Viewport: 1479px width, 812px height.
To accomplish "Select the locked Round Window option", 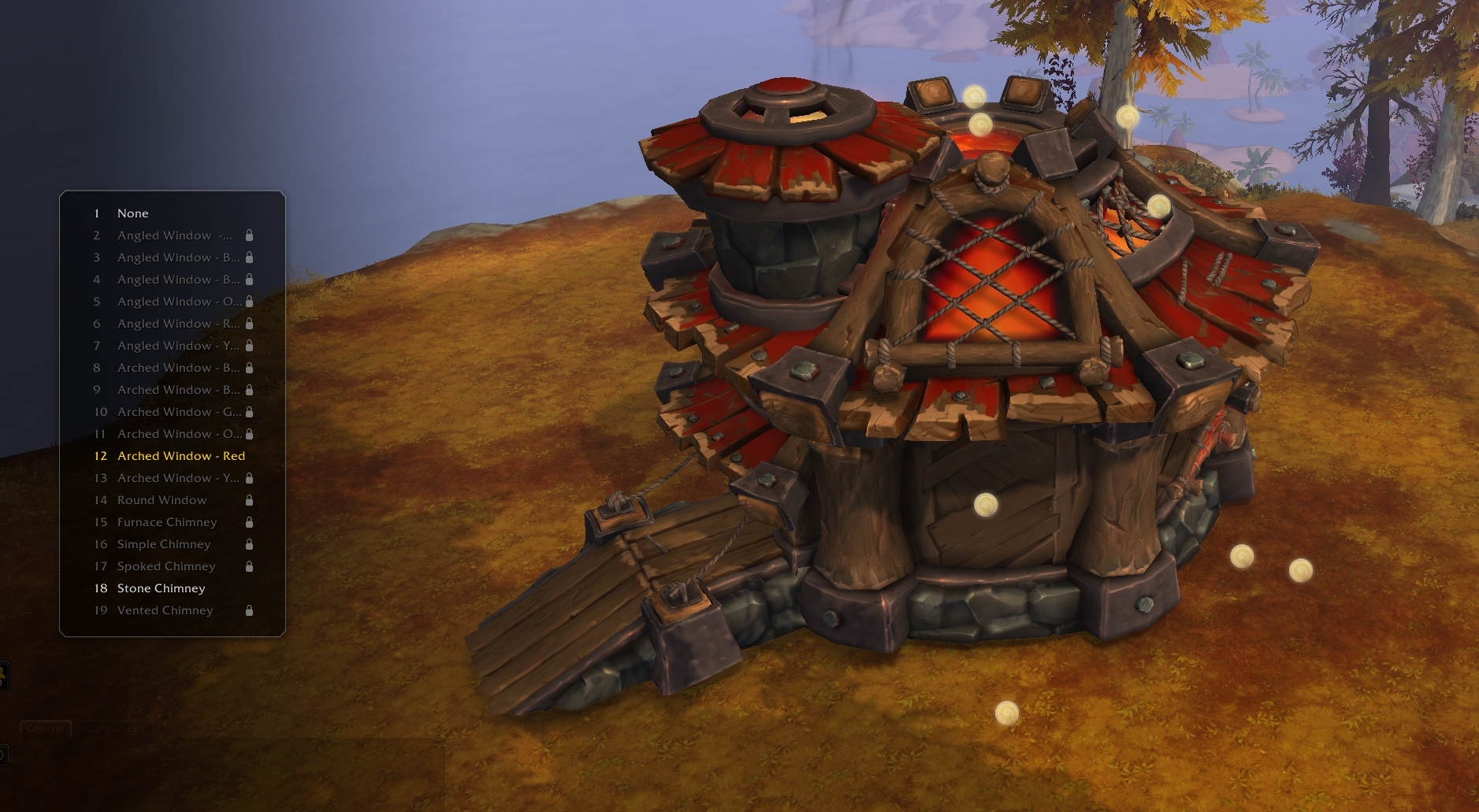I will [x=162, y=500].
